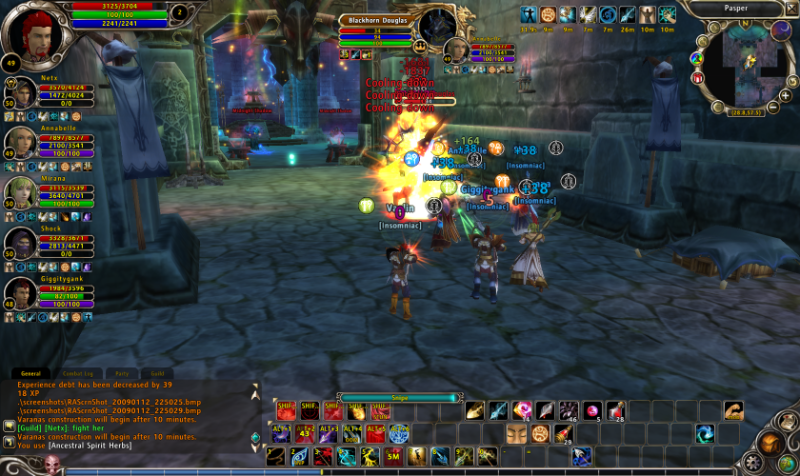This screenshot has width=800, height=476.
Task: Select the Blackhorn Douglas target frame
Action: pyautogui.click(x=380, y=31)
